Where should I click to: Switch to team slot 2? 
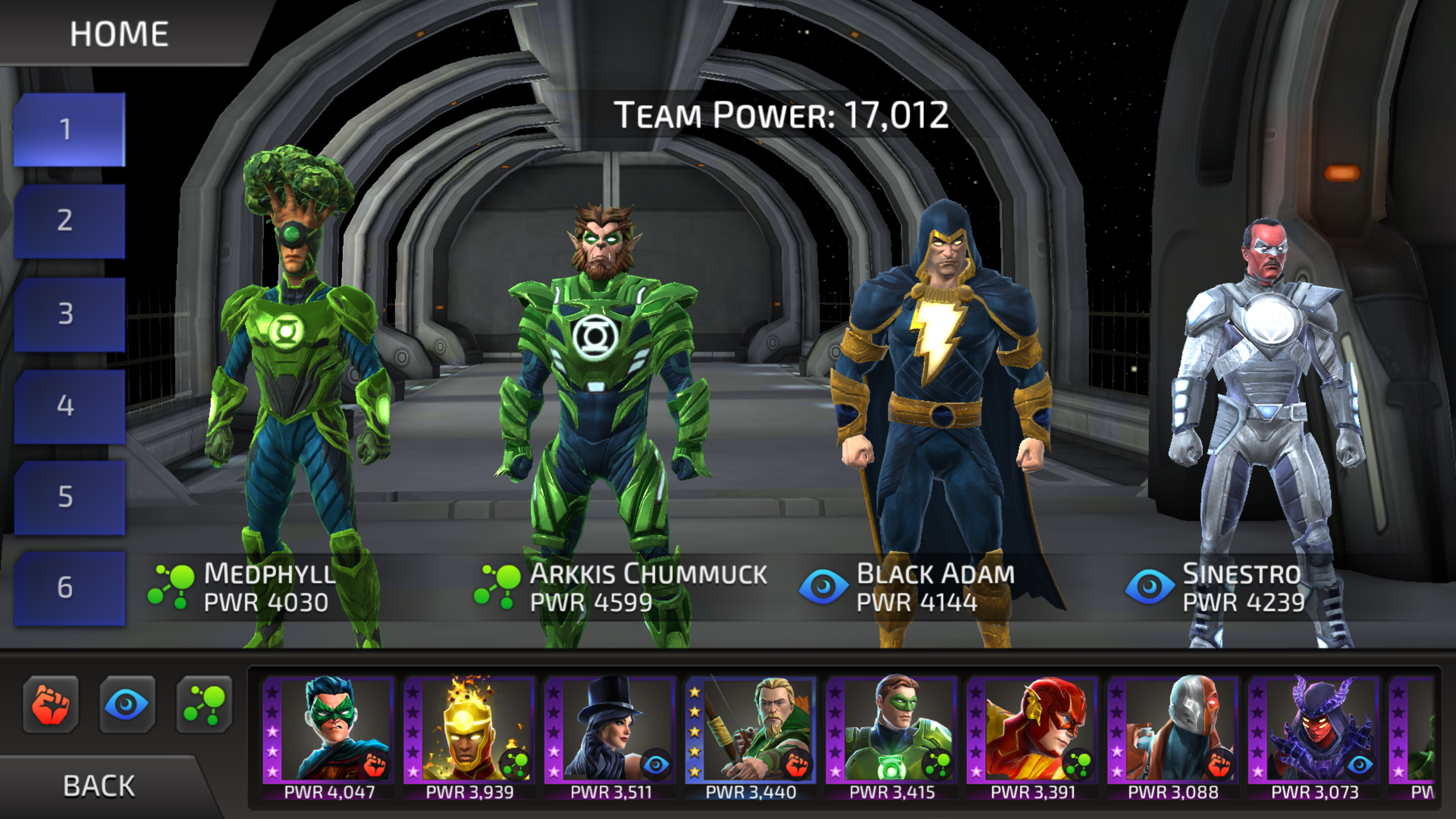coord(68,221)
